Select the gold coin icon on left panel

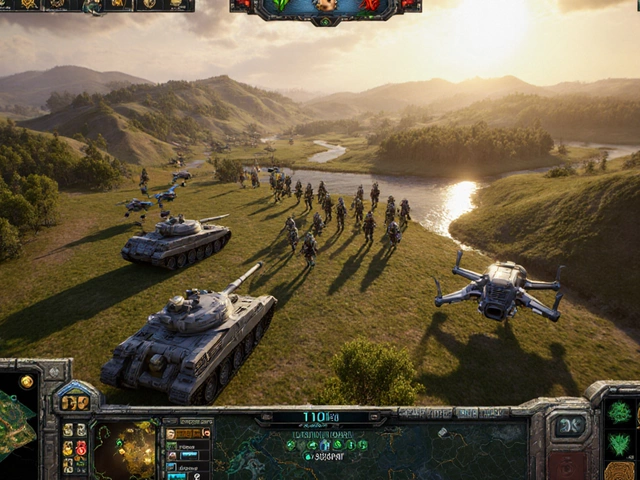click(x=26, y=381)
